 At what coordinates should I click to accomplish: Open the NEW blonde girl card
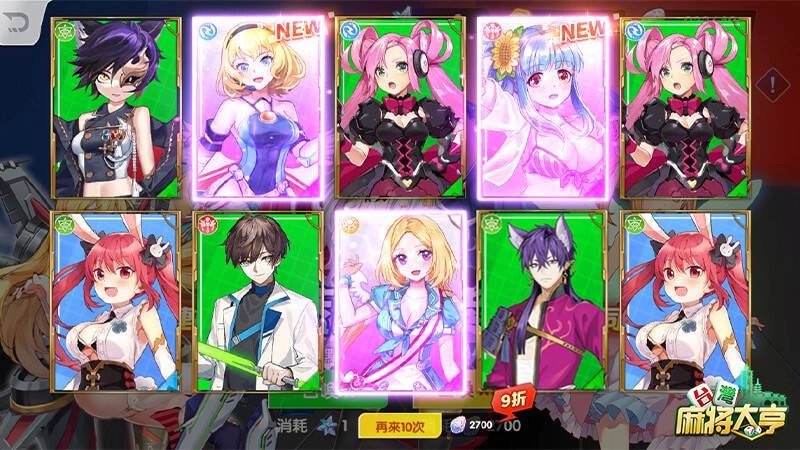(259, 107)
